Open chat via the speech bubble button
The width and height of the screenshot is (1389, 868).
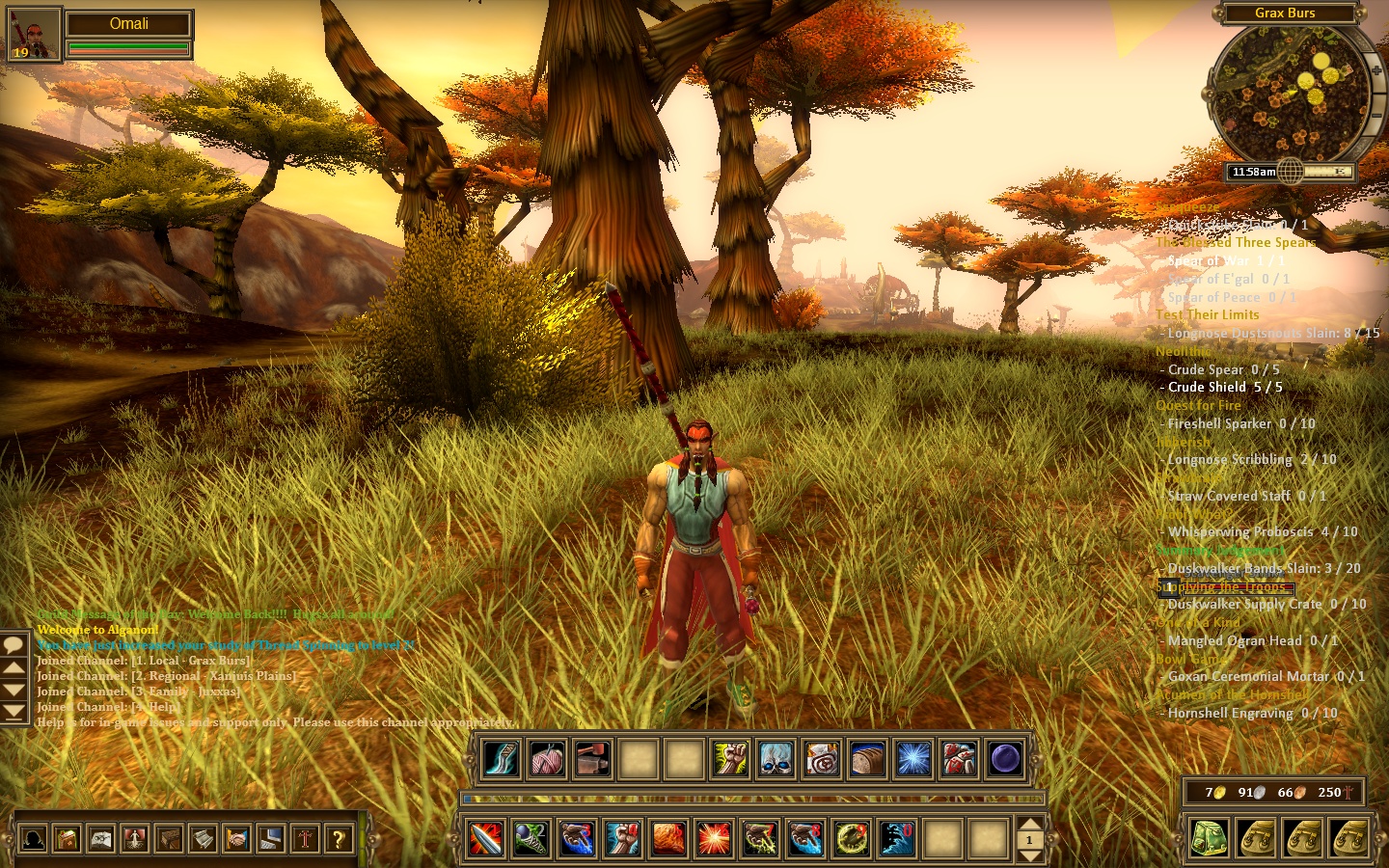pyautogui.click(x=14, y=644)
